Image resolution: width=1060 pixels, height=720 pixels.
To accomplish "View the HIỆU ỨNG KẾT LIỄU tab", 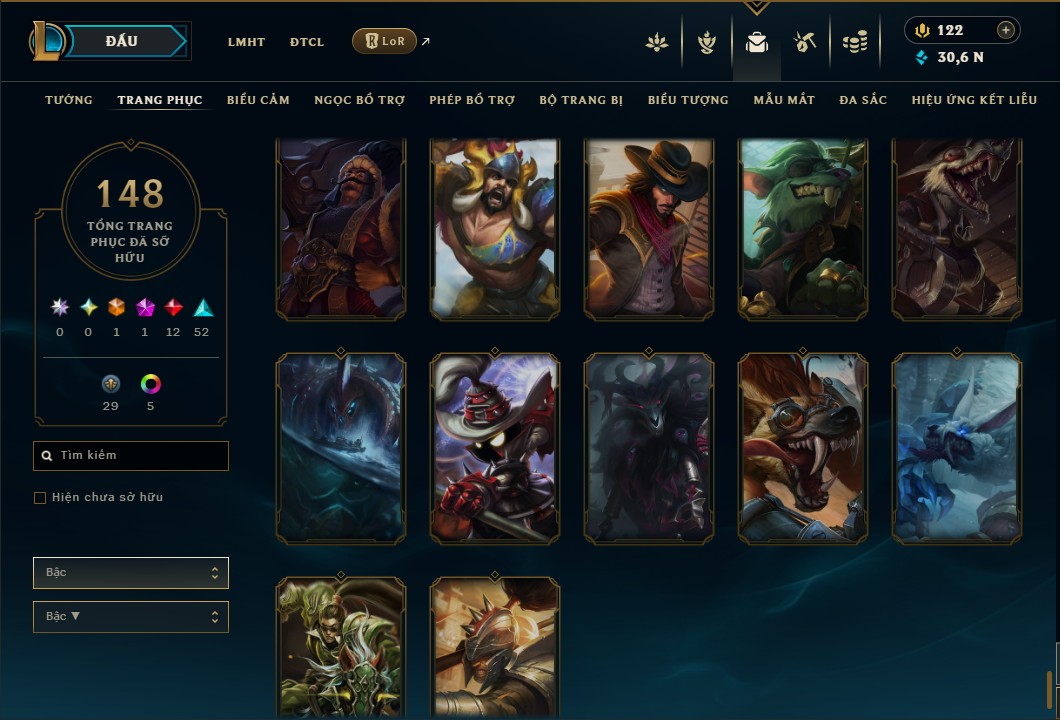I will tap(973, 100).
